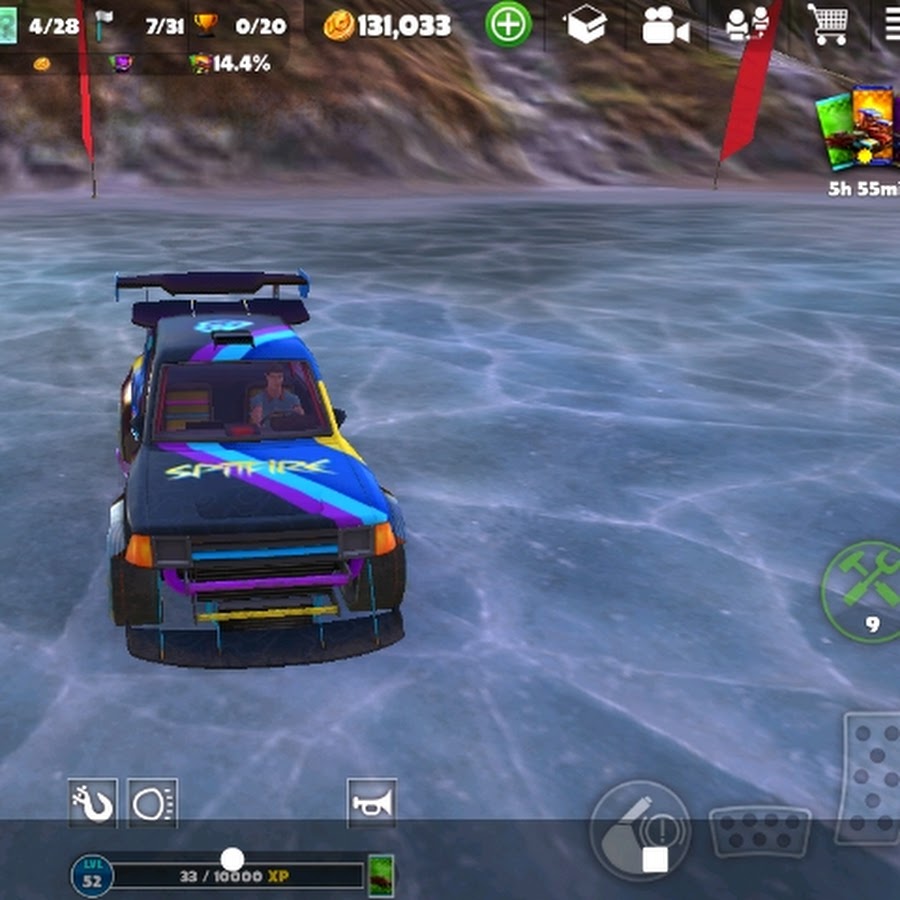This screenshot has width=900, height=900.
Task: Open the multiplayer people icon
Action: (747, 25)
